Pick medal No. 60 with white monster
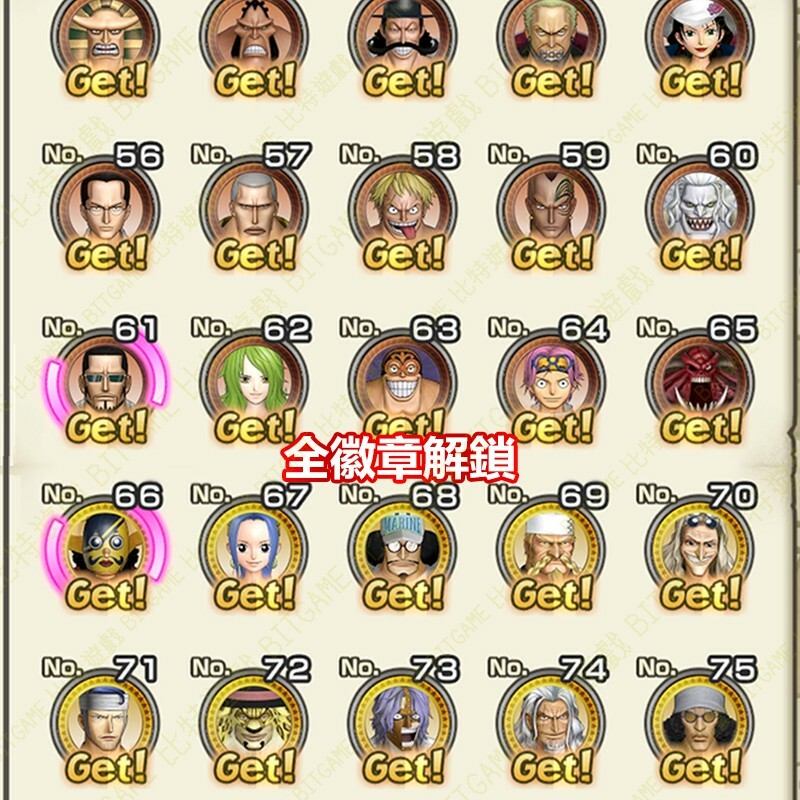 click(699, 209)
